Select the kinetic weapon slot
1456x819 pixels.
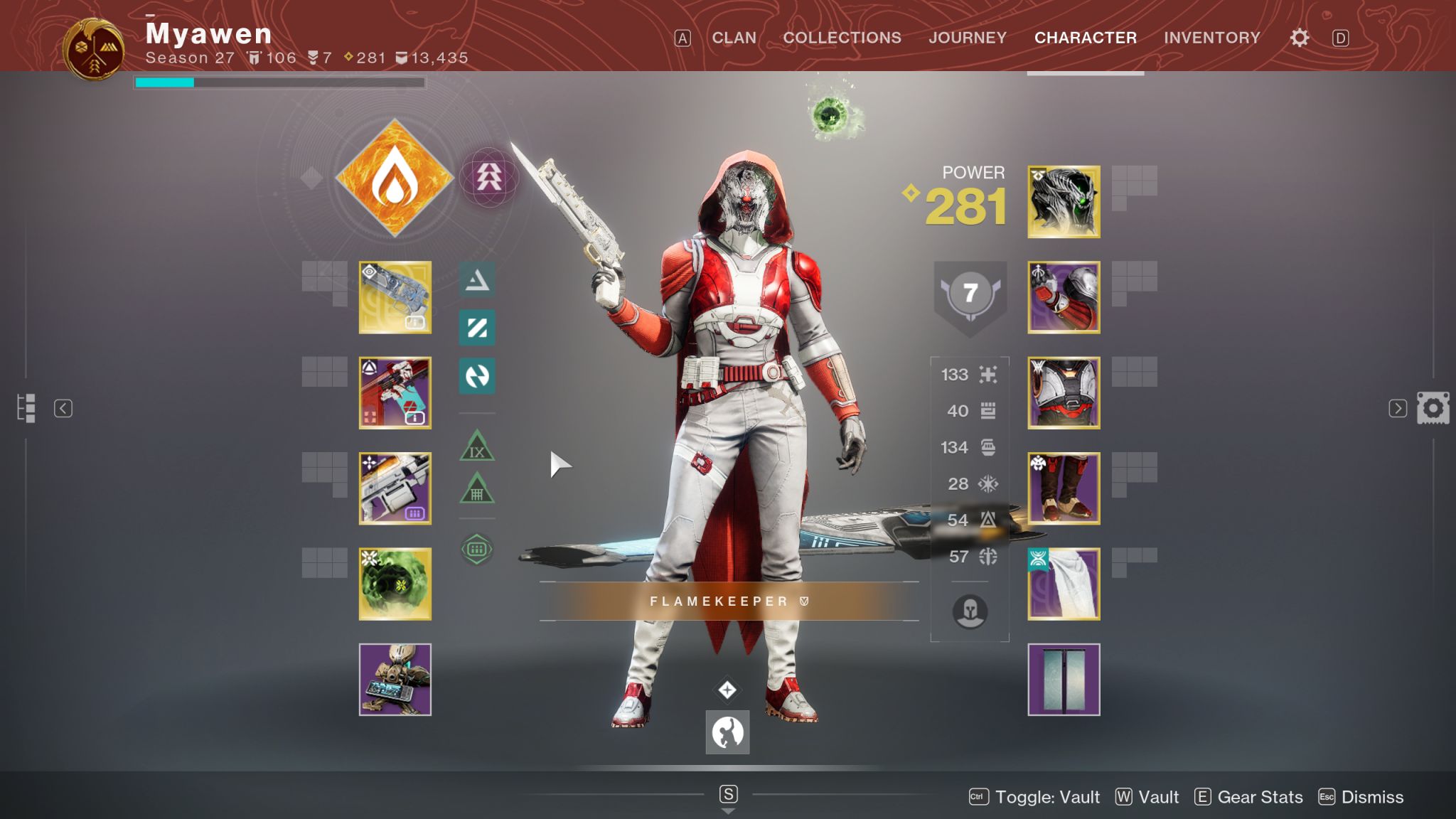pyautogui.click(x=395, y=297)
